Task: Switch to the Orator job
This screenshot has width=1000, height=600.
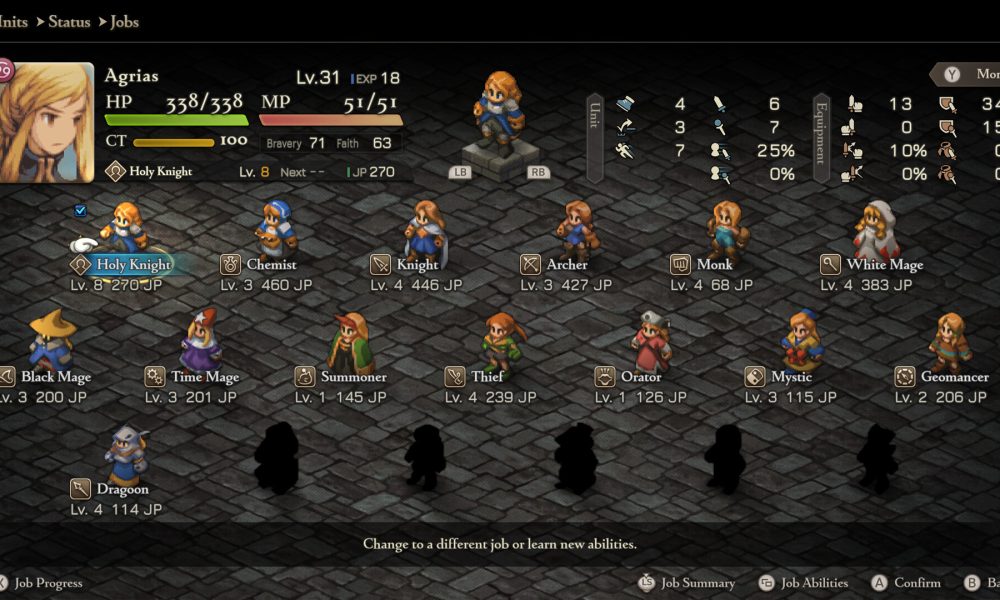Action: point(641,377)
